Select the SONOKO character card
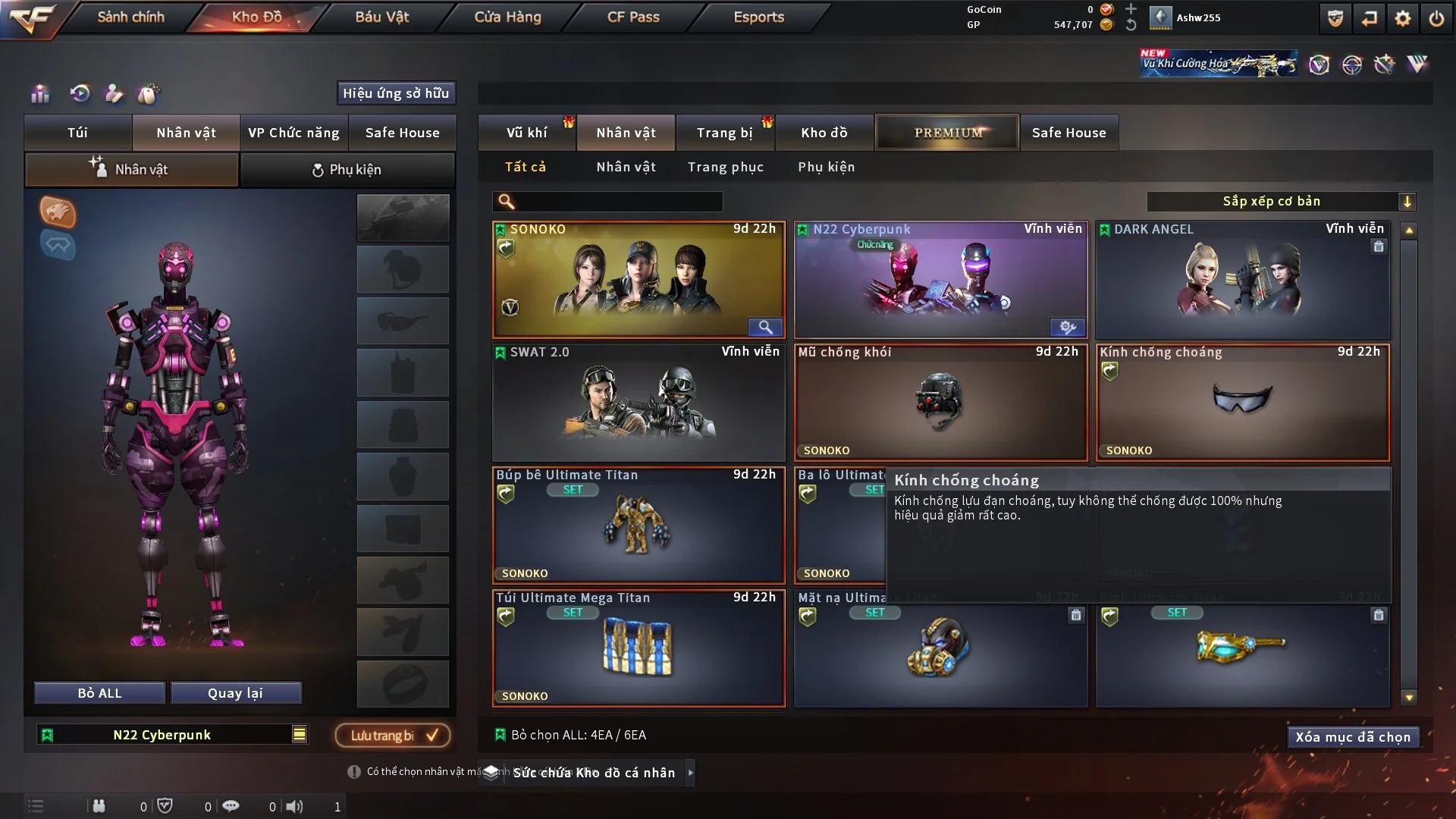 pyautogui.click(x=638, y=279)
